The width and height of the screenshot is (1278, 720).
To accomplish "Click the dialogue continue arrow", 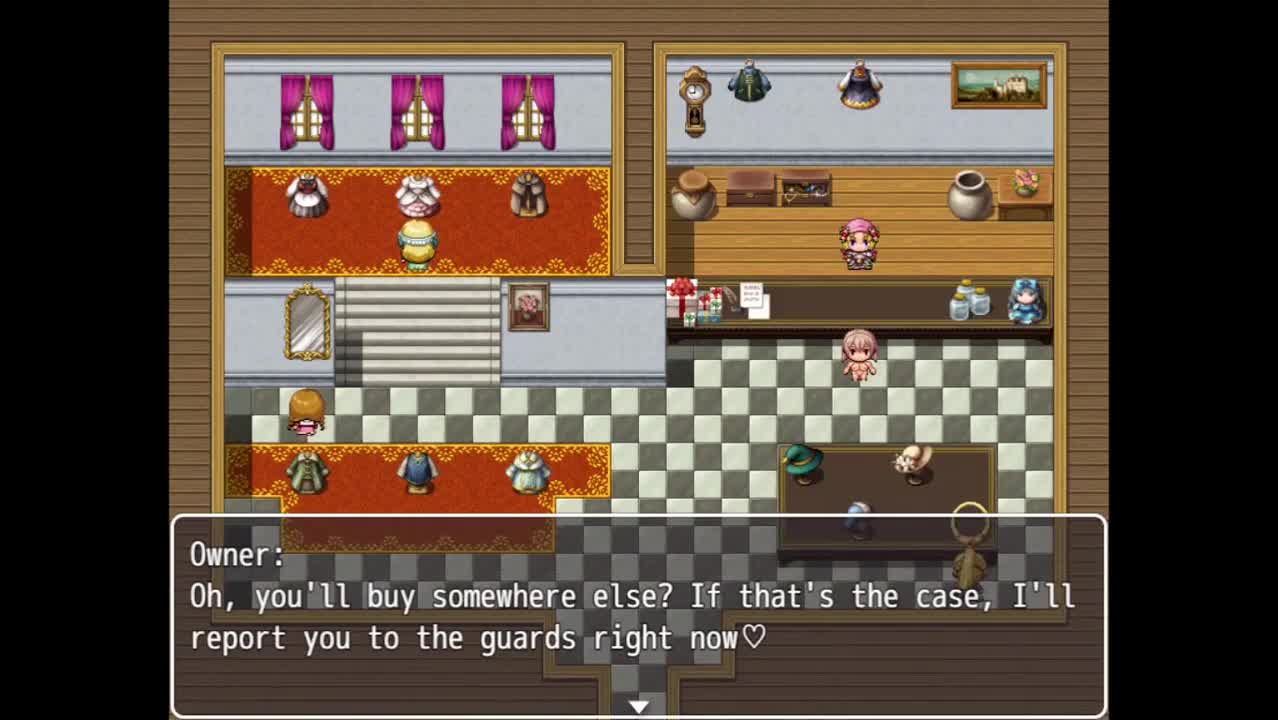I will pyautogui.click(x=638, y=707).
